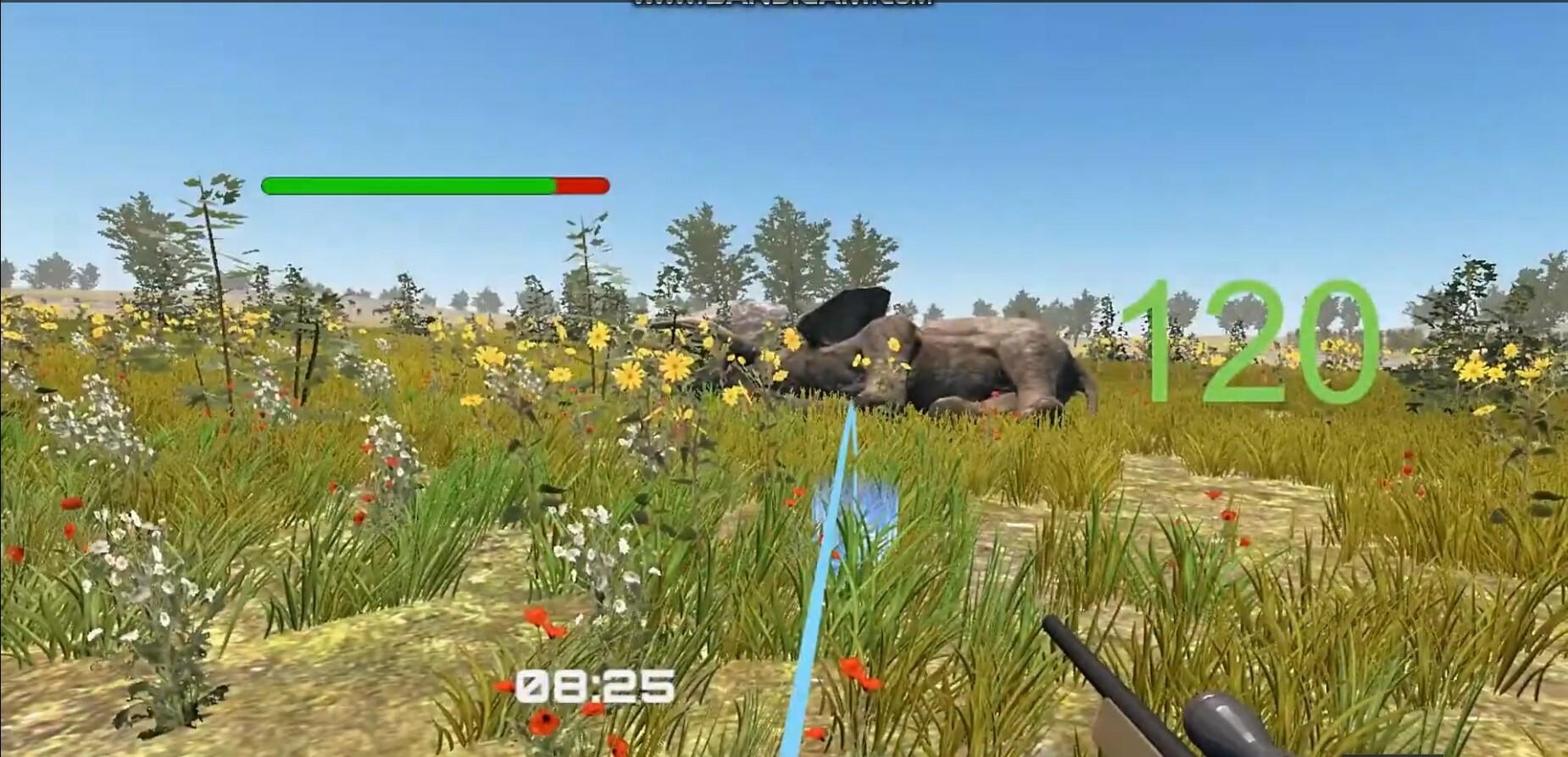Click the red portion of the health bar
Screen dimensions: 1568x757
(x=581, y=183)
